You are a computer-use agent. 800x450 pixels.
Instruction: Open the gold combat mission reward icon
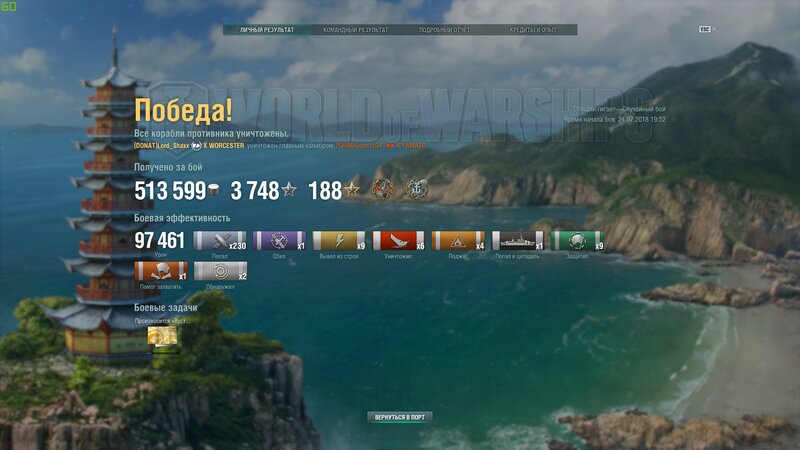pos(162,340)
